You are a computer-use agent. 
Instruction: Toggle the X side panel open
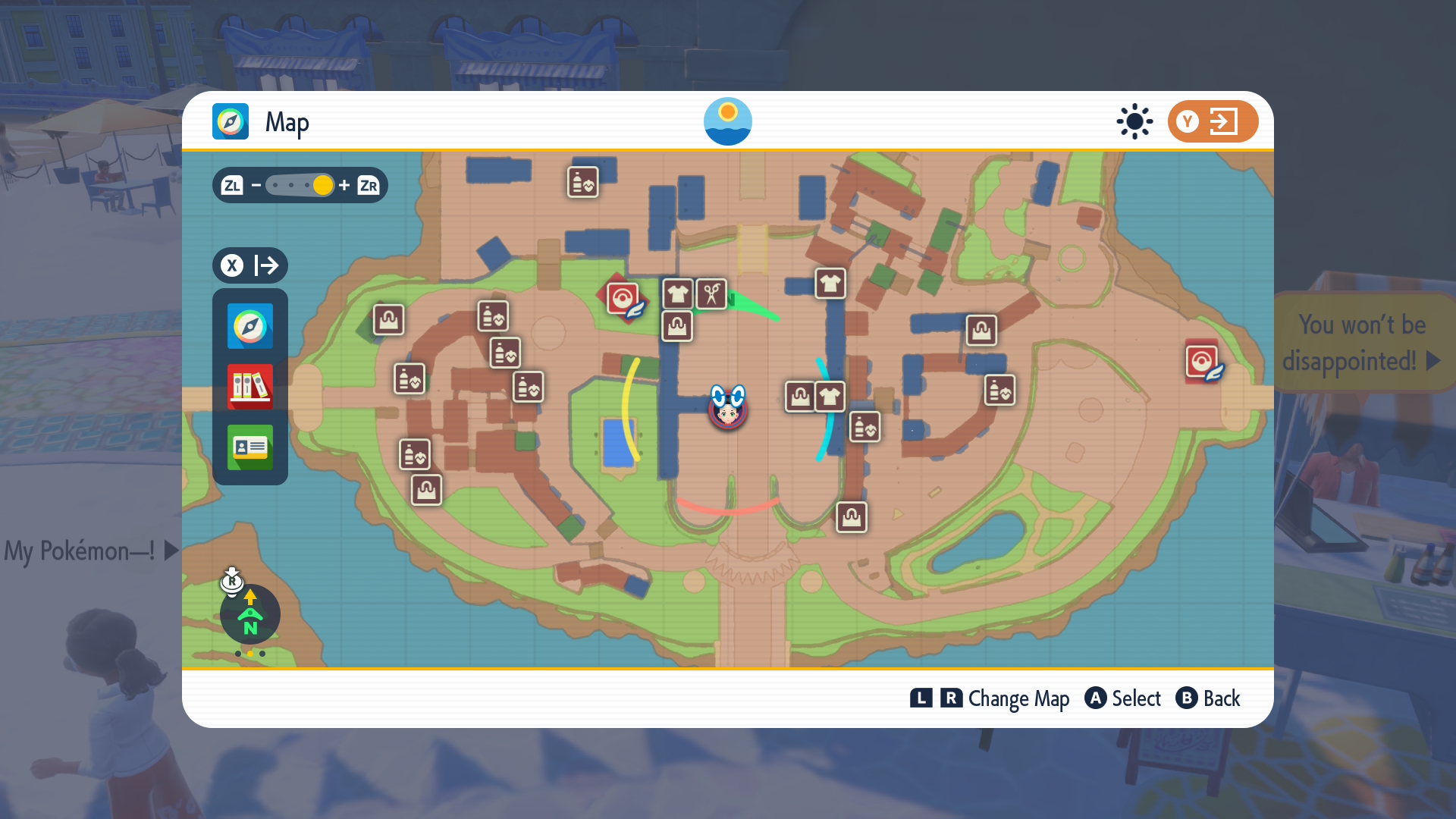(x=232, y=265)
